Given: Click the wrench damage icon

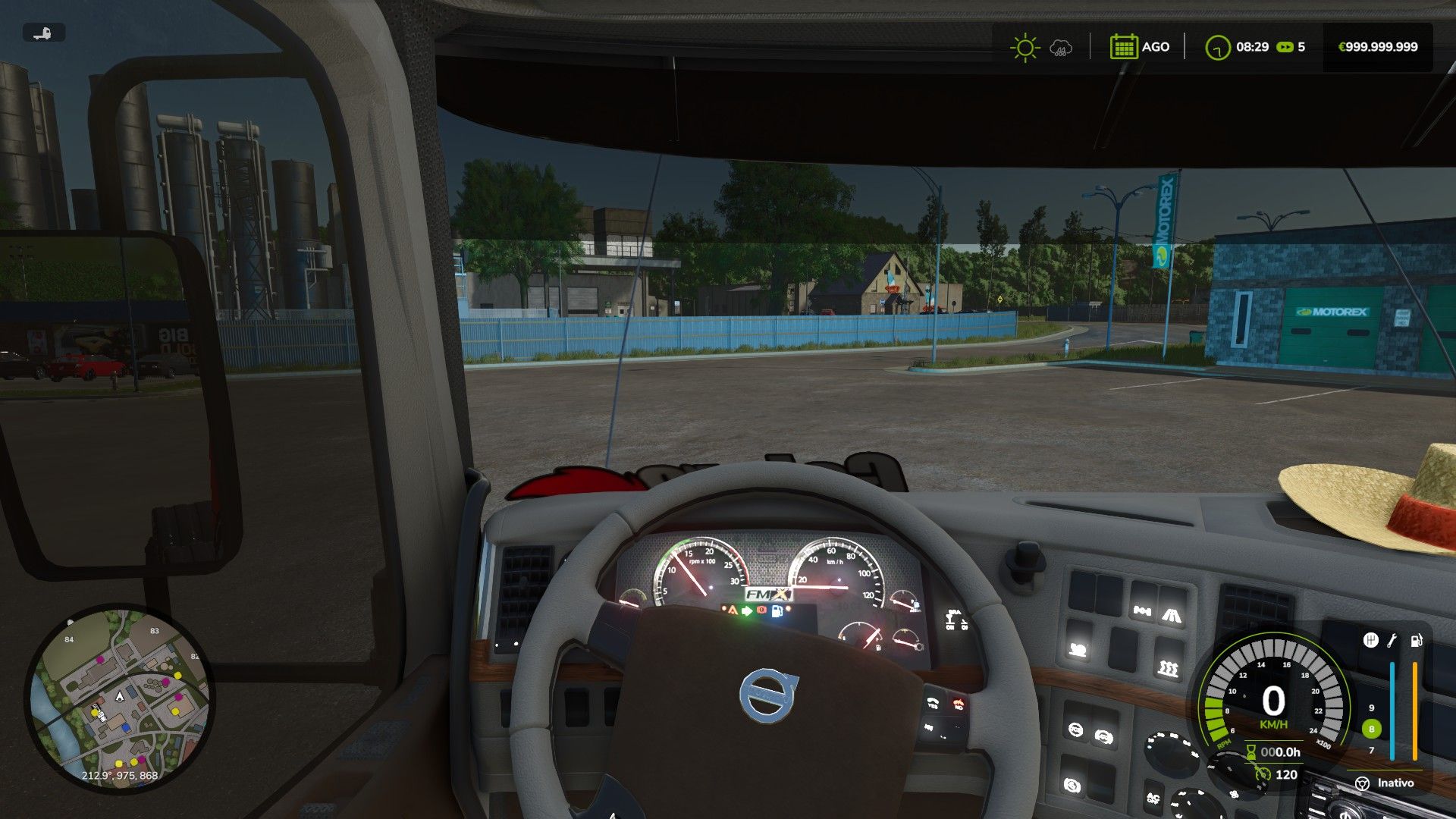Looking at the screenshot, I should coord(1392,641).
